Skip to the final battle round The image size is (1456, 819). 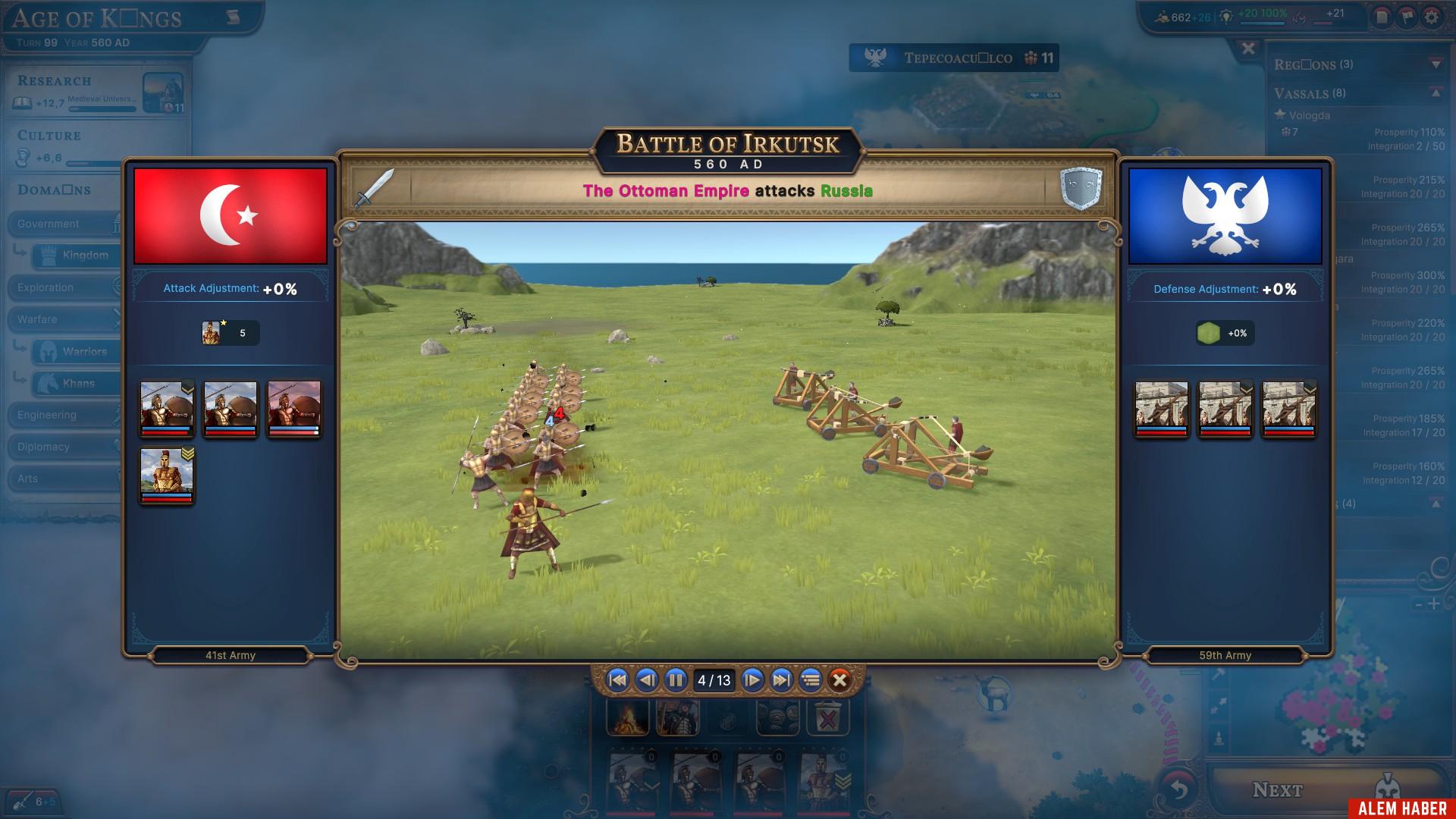[781, 680]
